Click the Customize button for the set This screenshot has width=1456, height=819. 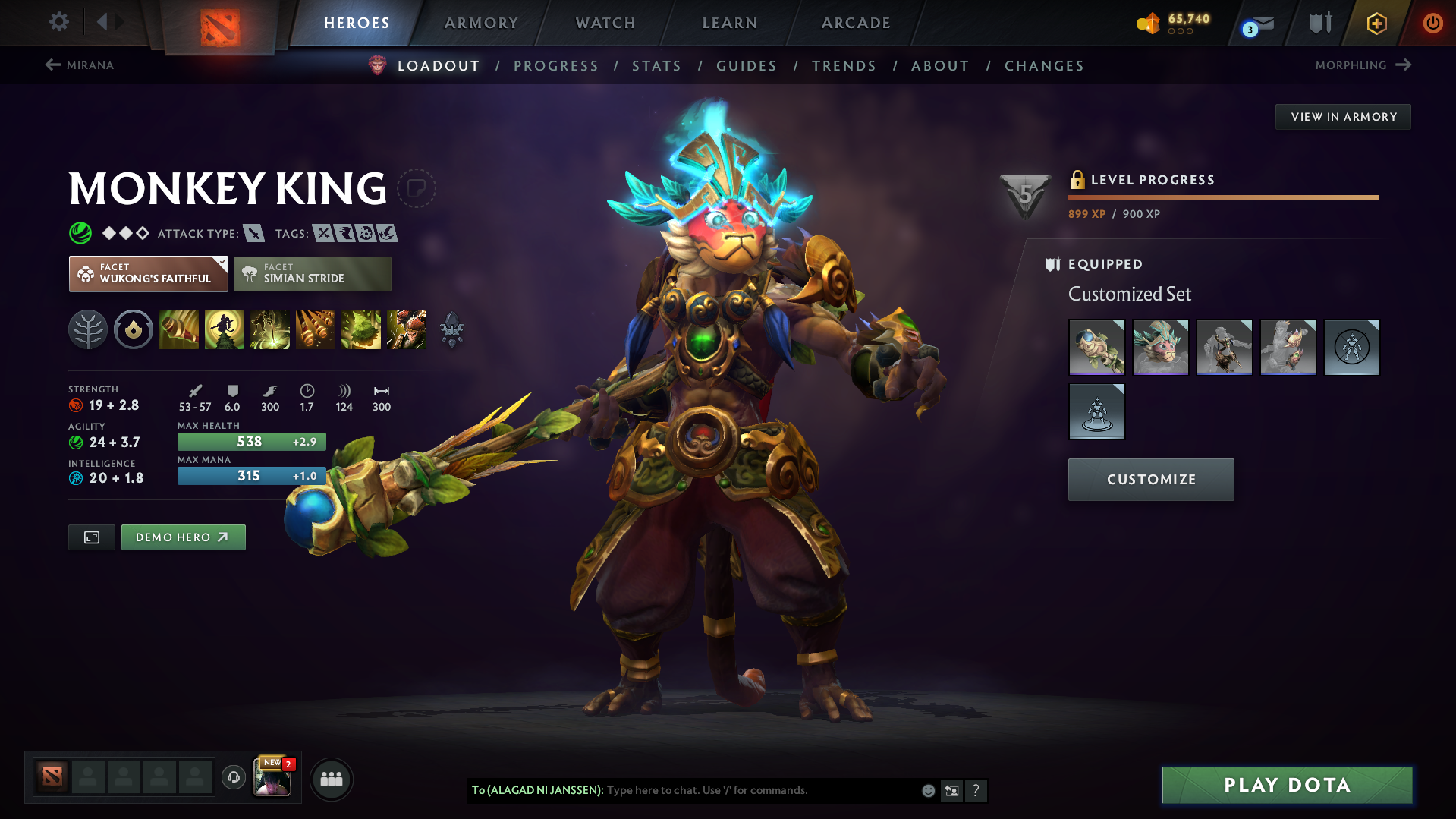coord(1150,479)
